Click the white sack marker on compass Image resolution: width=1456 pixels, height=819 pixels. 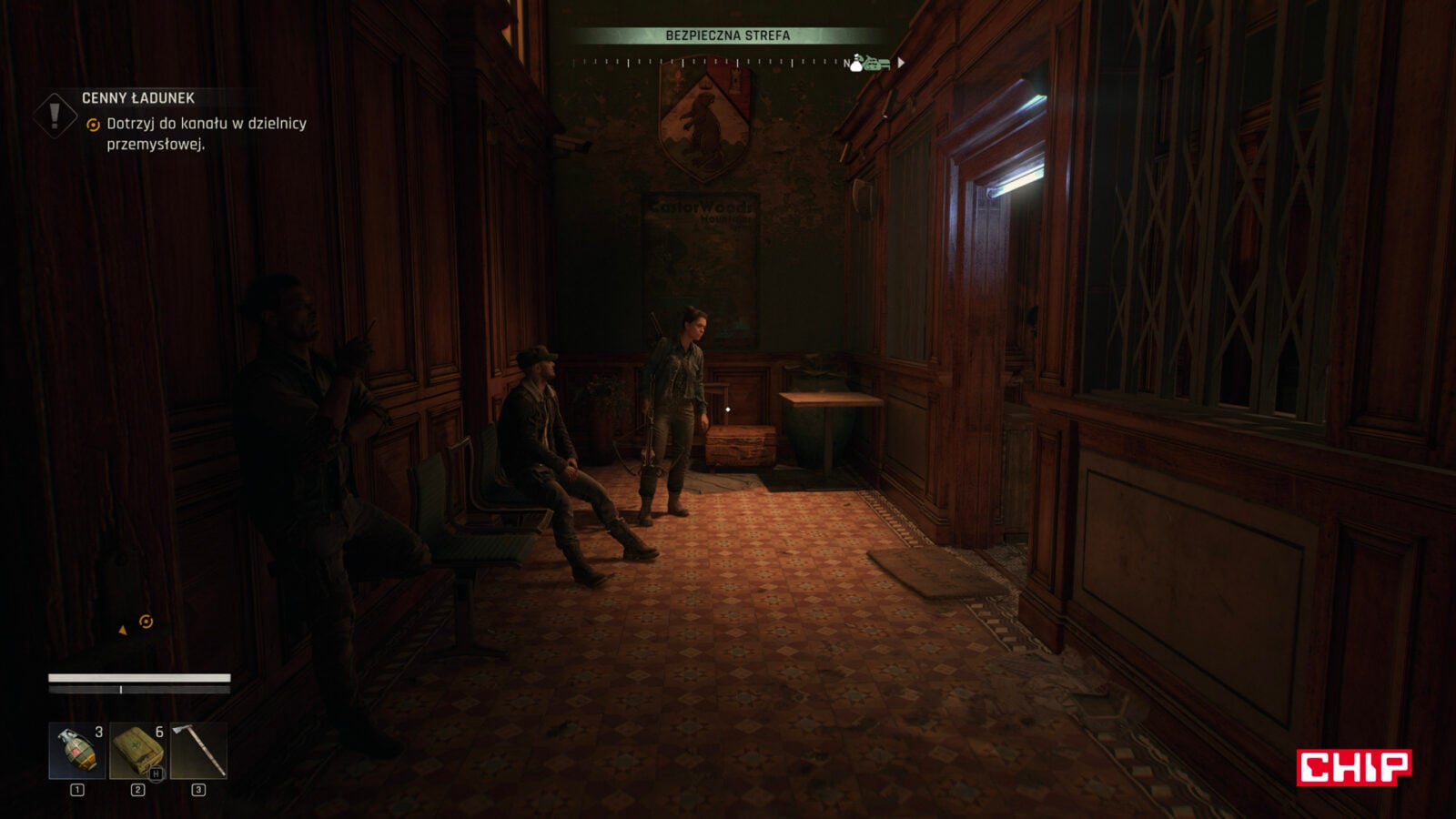[856, 63]
